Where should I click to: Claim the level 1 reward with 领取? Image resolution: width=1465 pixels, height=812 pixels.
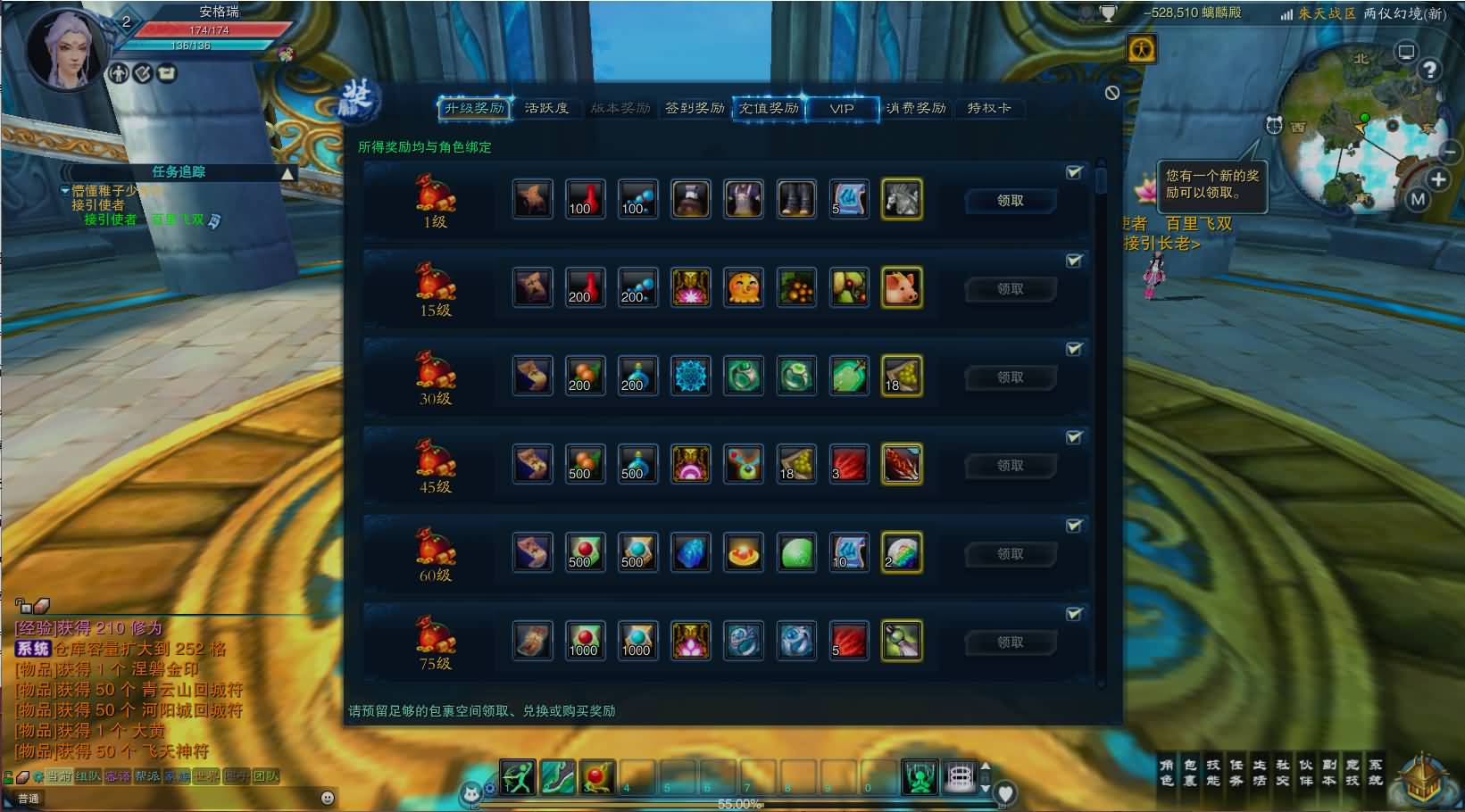coord(1011,201)
